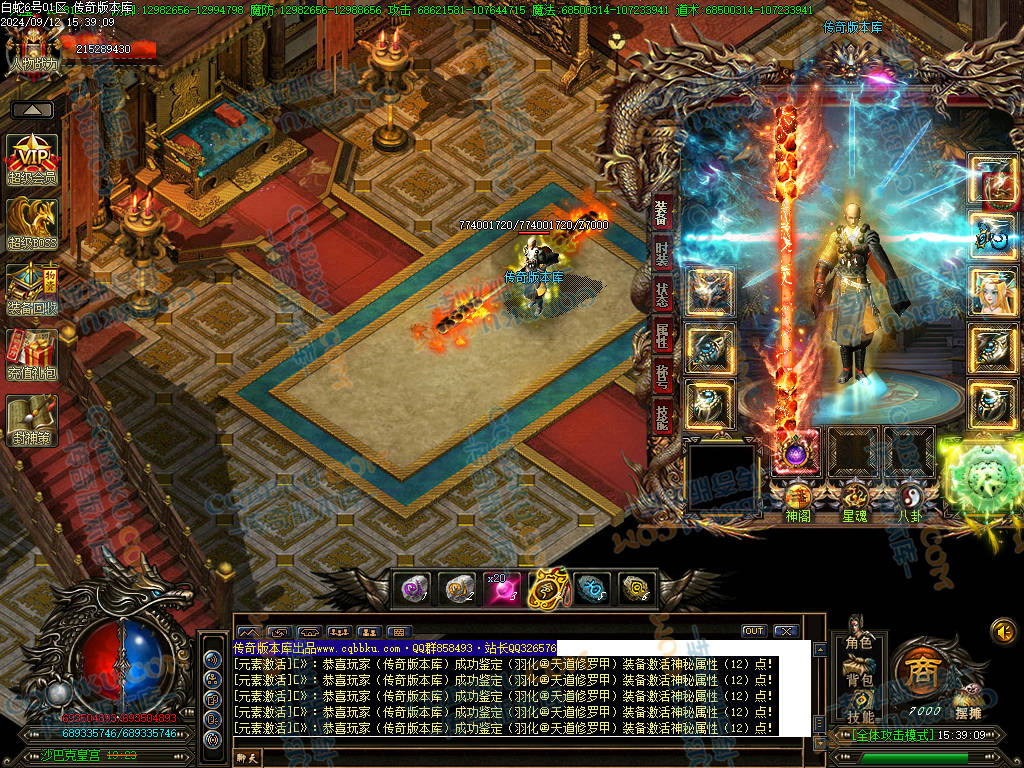Open the 八卦 yin-yang feature

coord(909,501)
